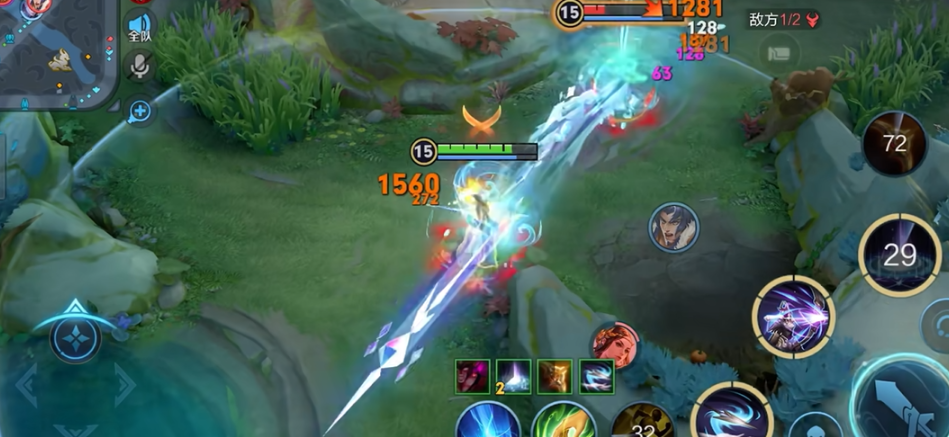The height and width of the screenshot is (437, 949).
Task: Select the red demon buff icon
Action: (x=472, y=377)
